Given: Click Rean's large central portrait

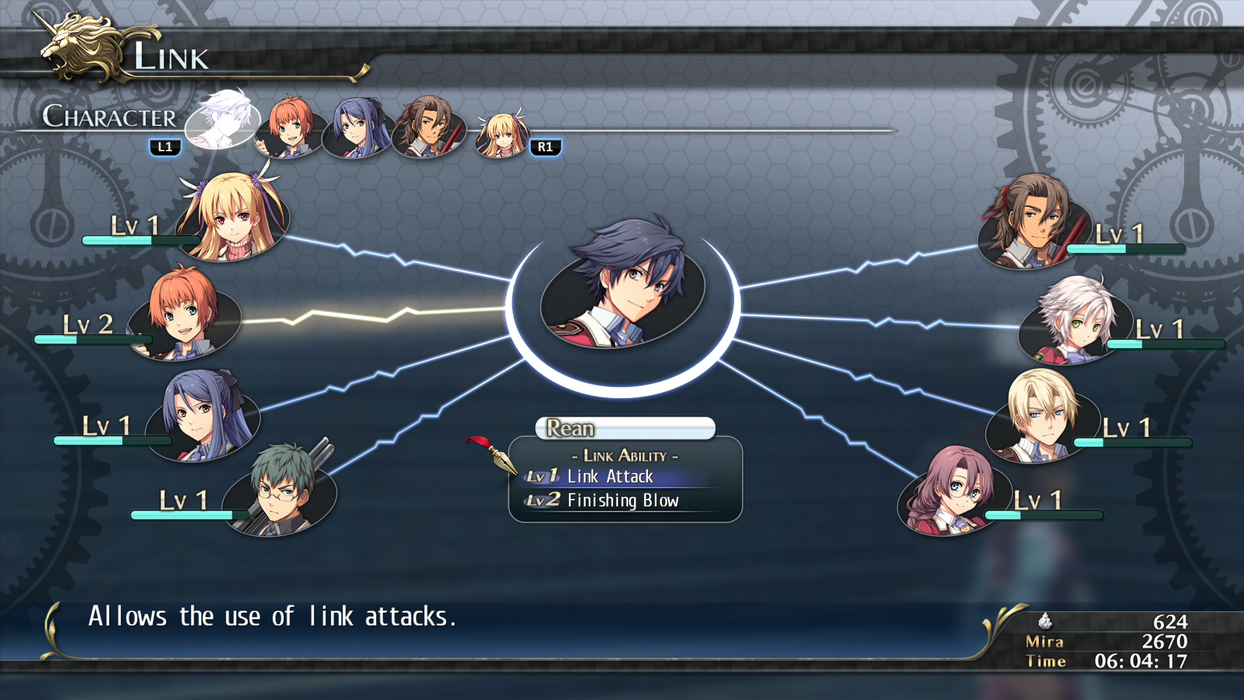Looking at the screenshot, I should click(x=622, y=286).
